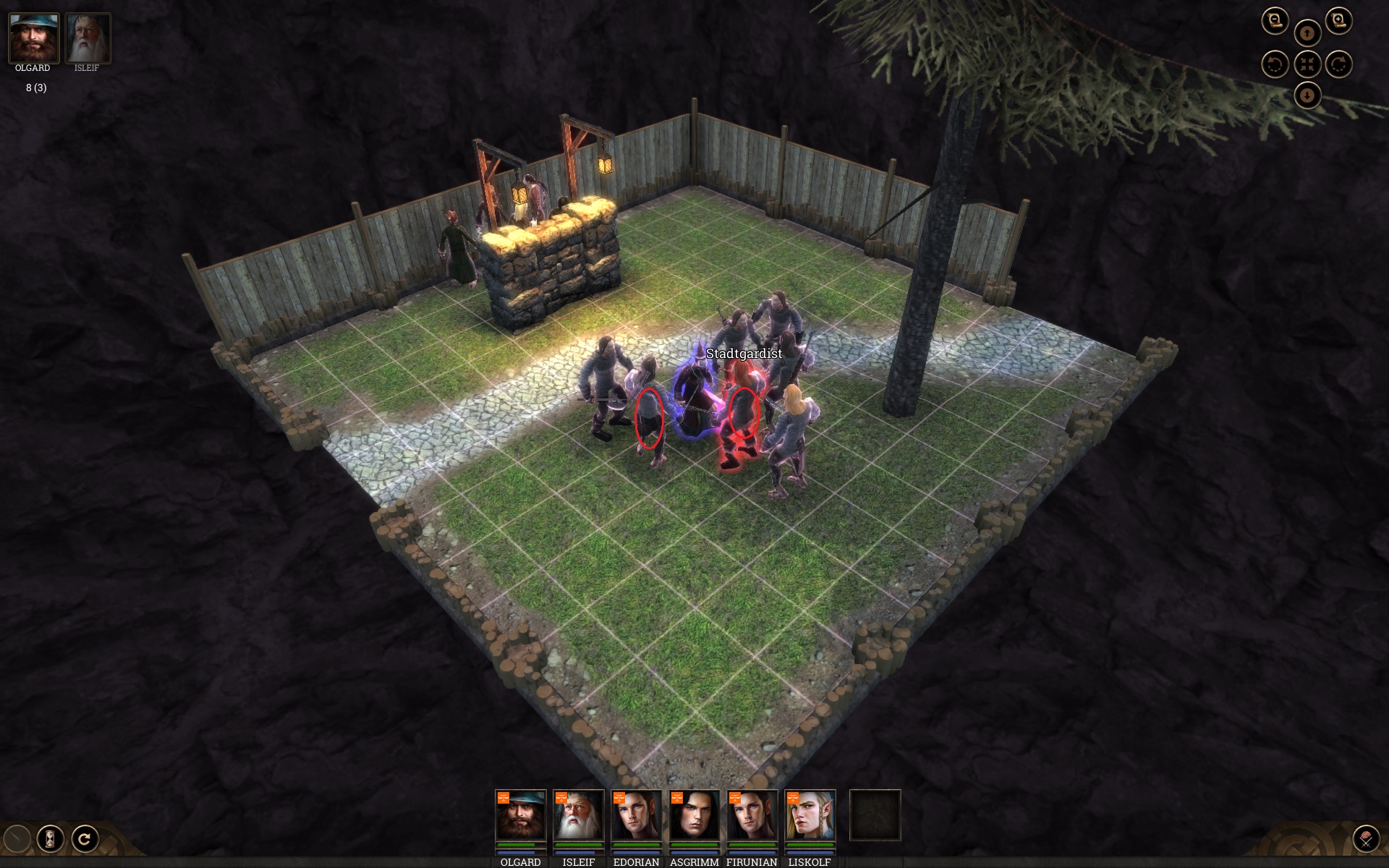Screen dimensions: 1389x868
Task: Select Isleif's portrait in the party bar
Action: 578,815
